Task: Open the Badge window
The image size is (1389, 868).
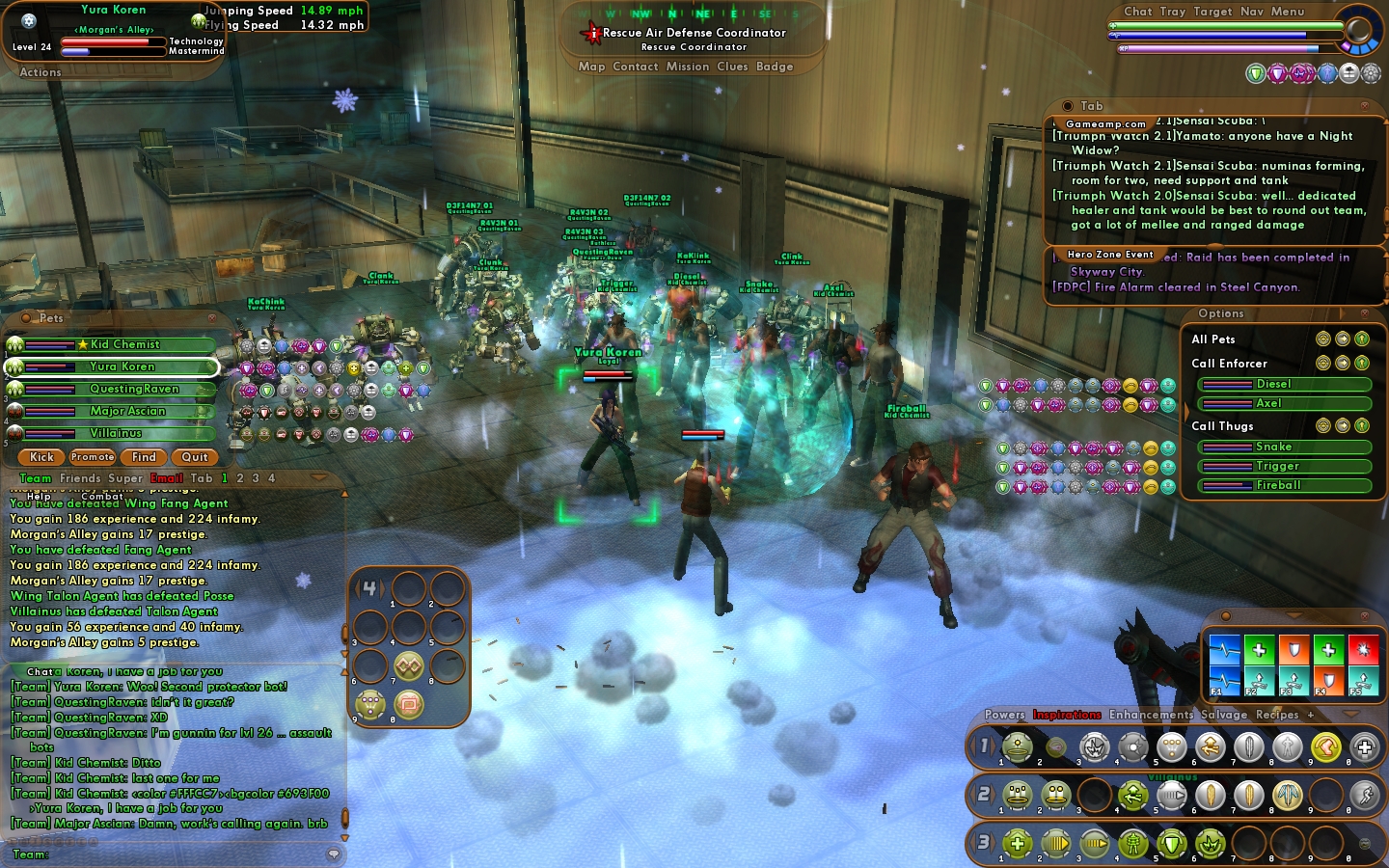Action: (775, 67)
